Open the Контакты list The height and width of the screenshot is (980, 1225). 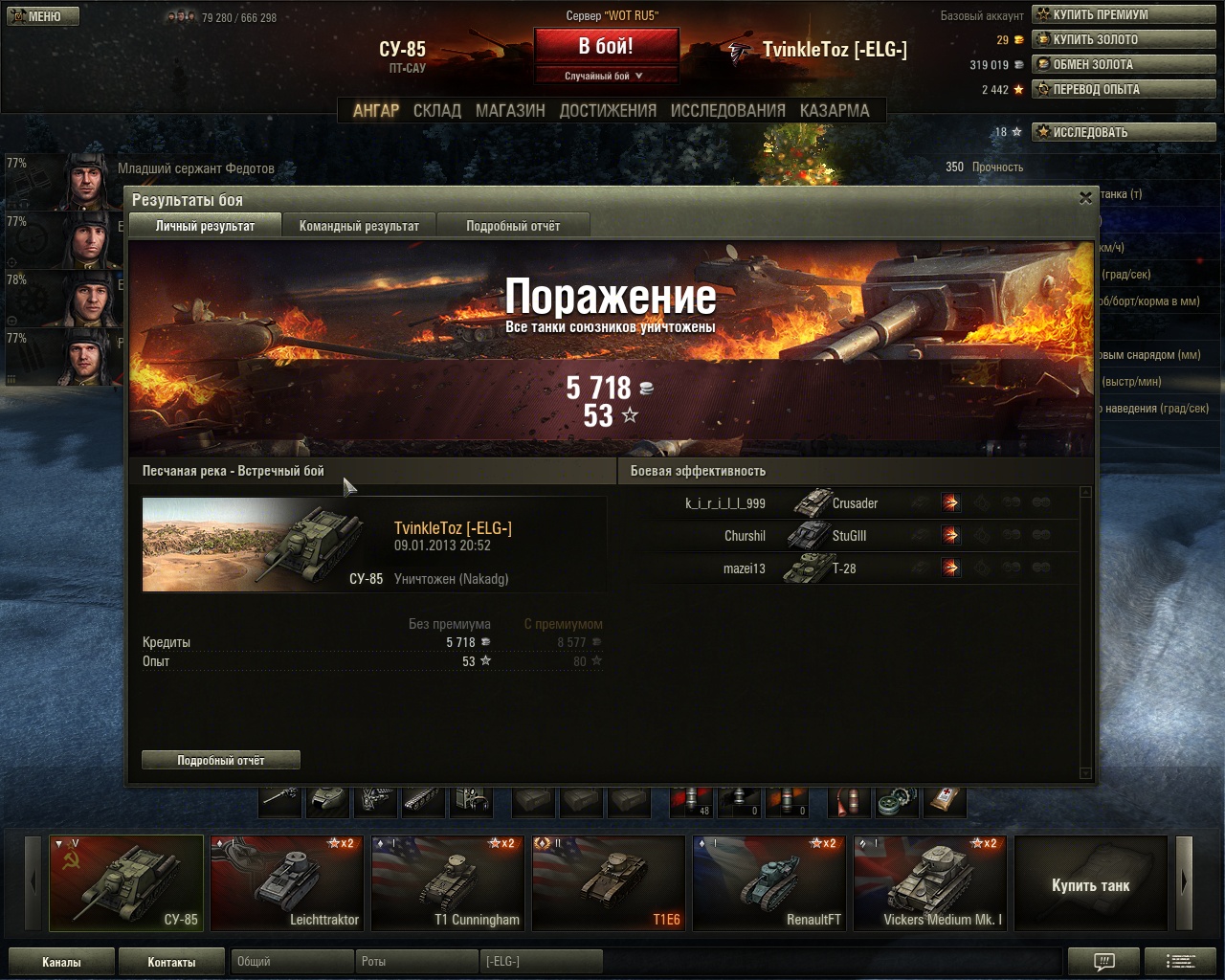(x=171, y=962)
